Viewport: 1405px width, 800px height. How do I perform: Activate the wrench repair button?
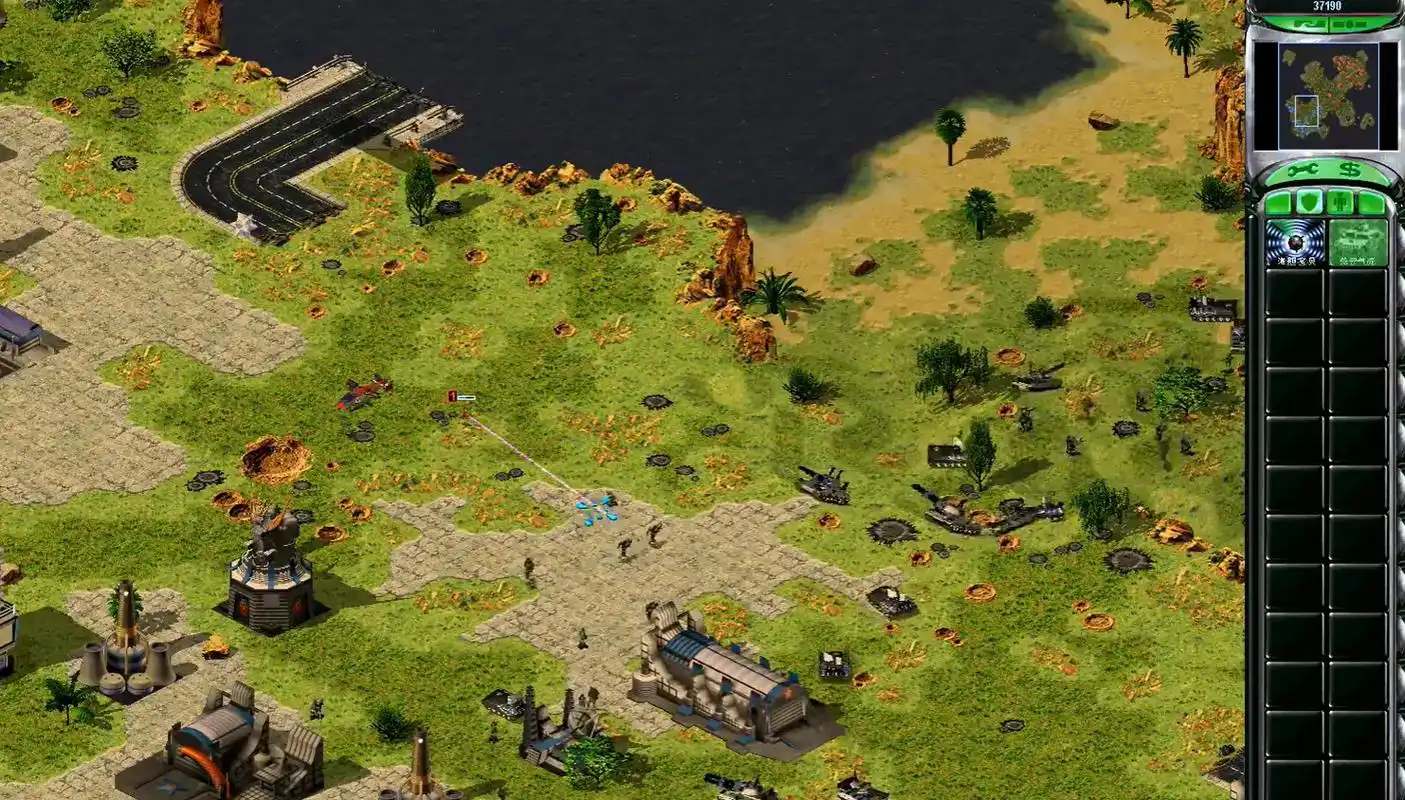(x=1306, y=171)
